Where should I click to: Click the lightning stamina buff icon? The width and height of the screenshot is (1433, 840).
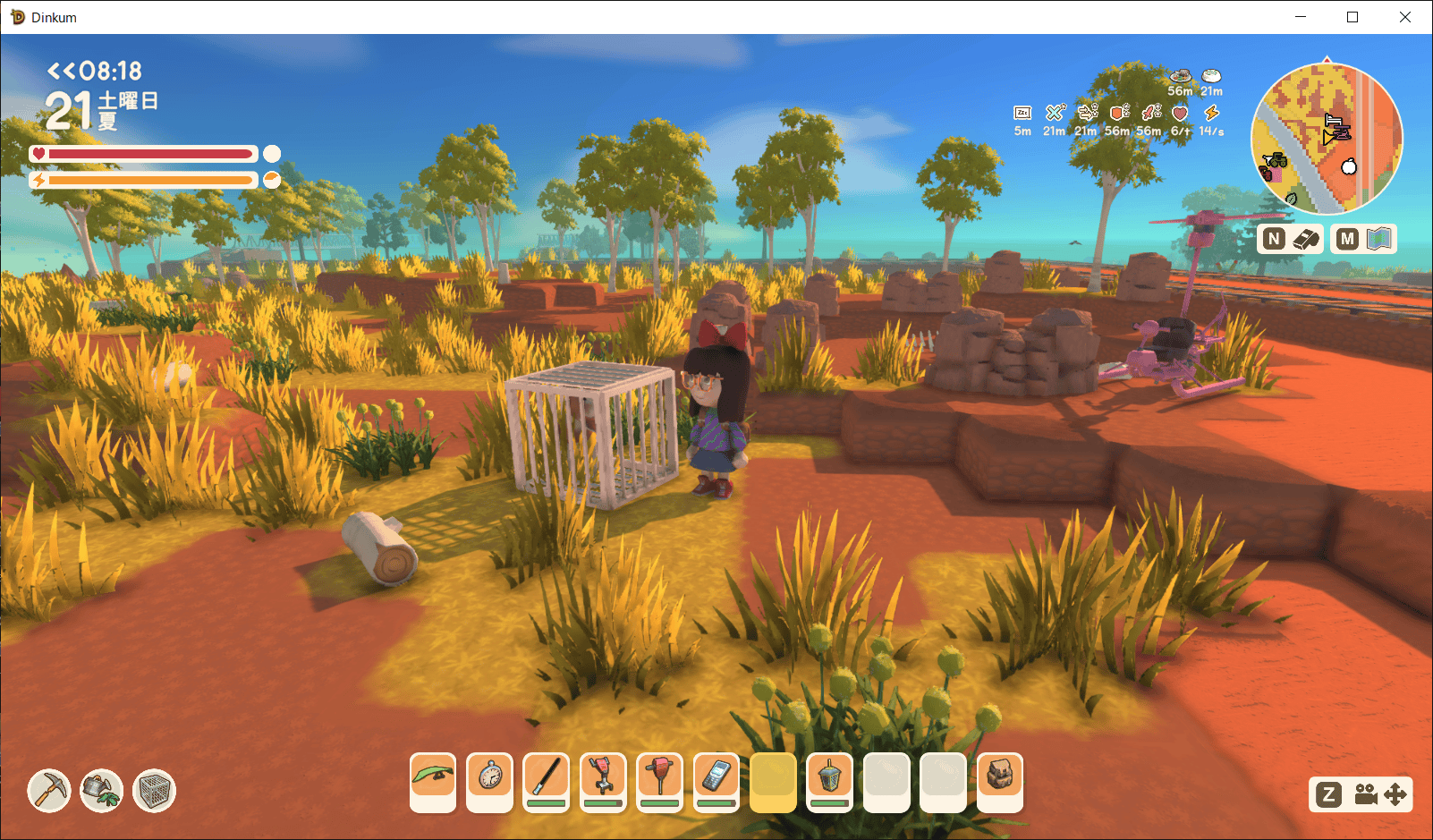1211,114
